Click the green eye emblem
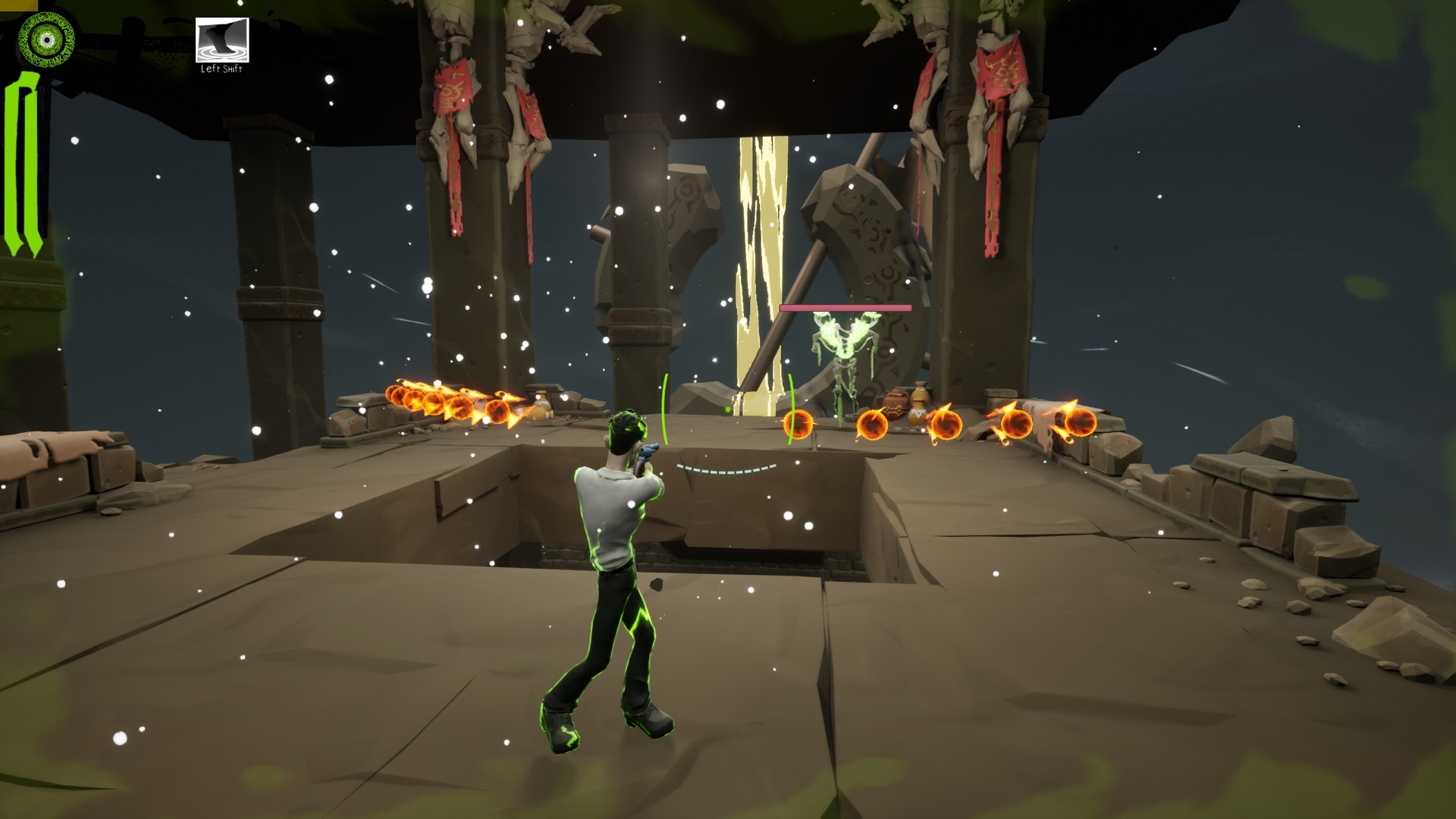Screen dimensions: 1456x819 (45, 39)
